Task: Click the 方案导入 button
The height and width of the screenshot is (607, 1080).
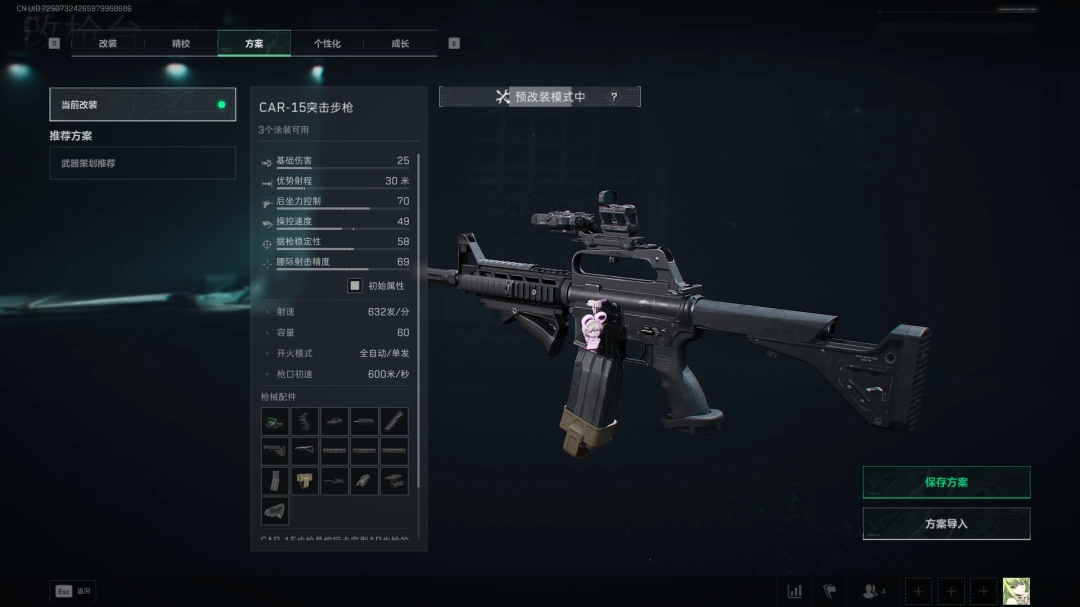Action: click(946, 523)
